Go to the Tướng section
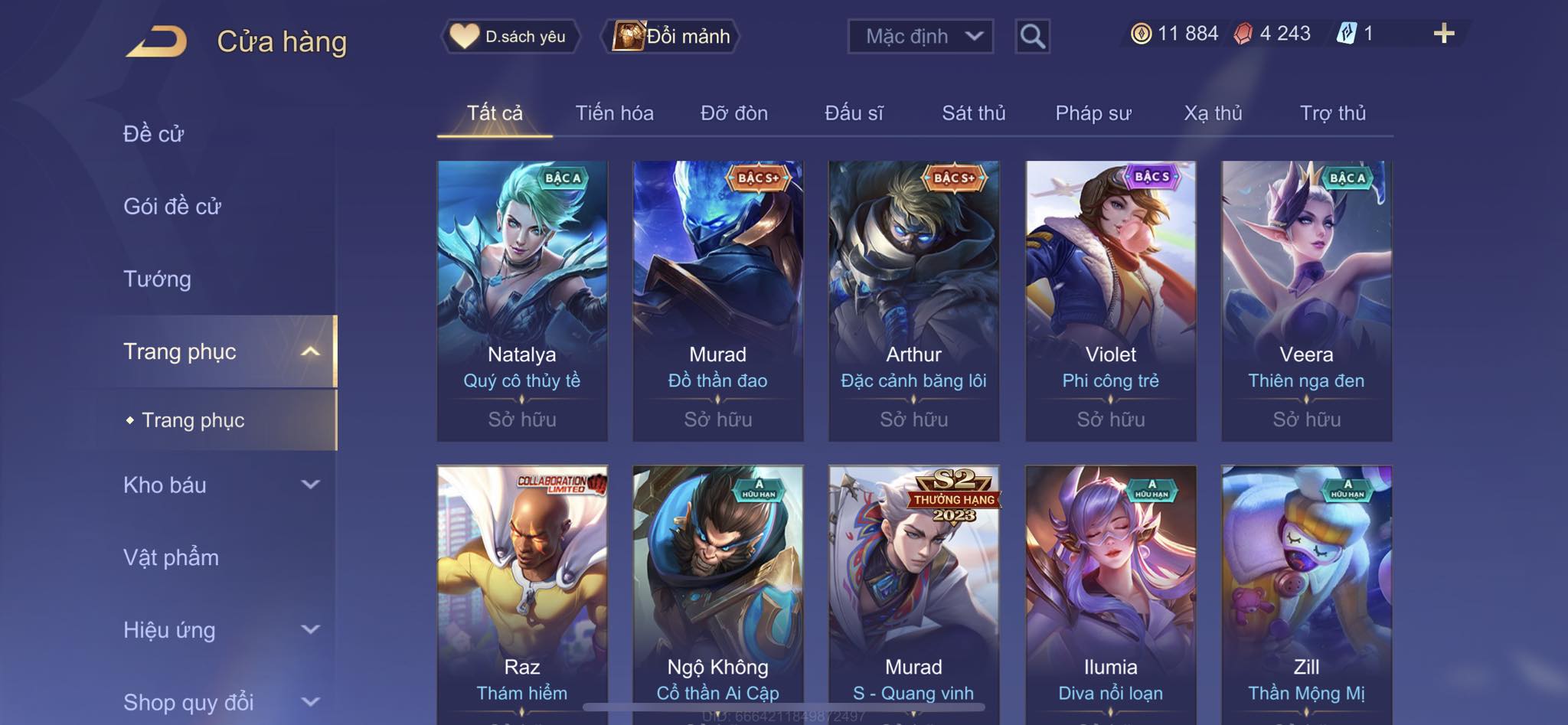 pyautogui.click(x=157, y=279)
